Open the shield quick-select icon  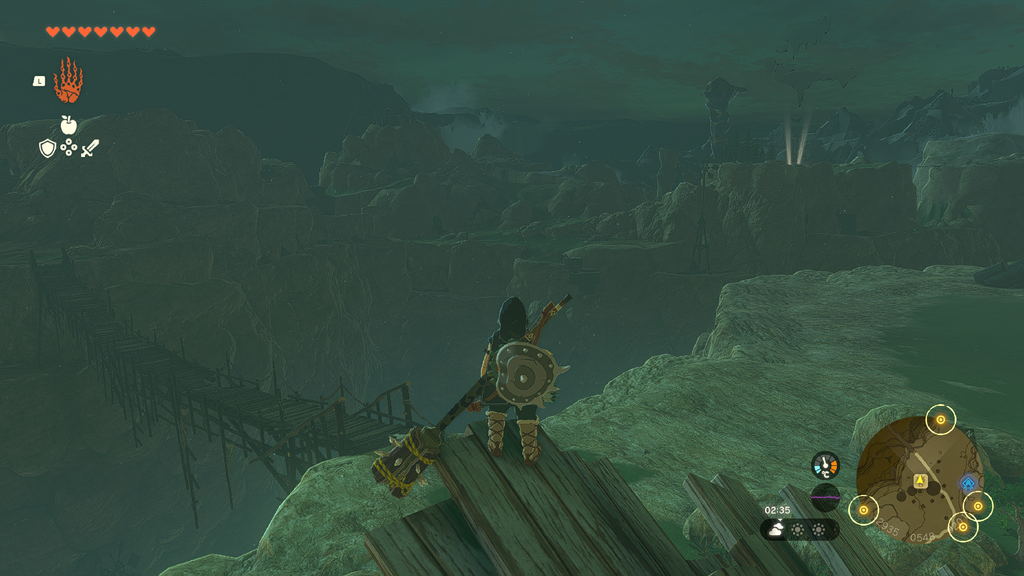[x=47, y=149]
